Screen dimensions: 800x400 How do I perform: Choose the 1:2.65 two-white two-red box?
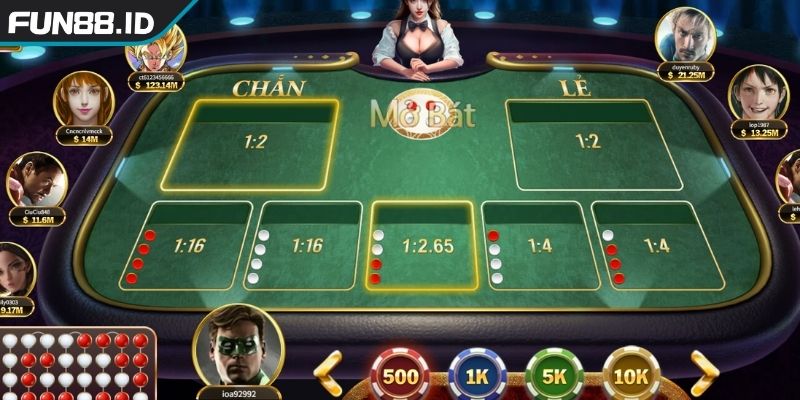point(424,245)
